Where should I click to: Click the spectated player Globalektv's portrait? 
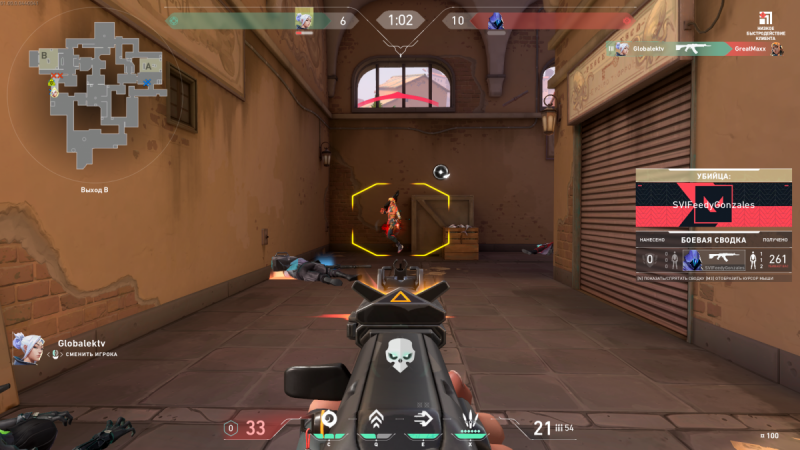[x=26, y=347]
